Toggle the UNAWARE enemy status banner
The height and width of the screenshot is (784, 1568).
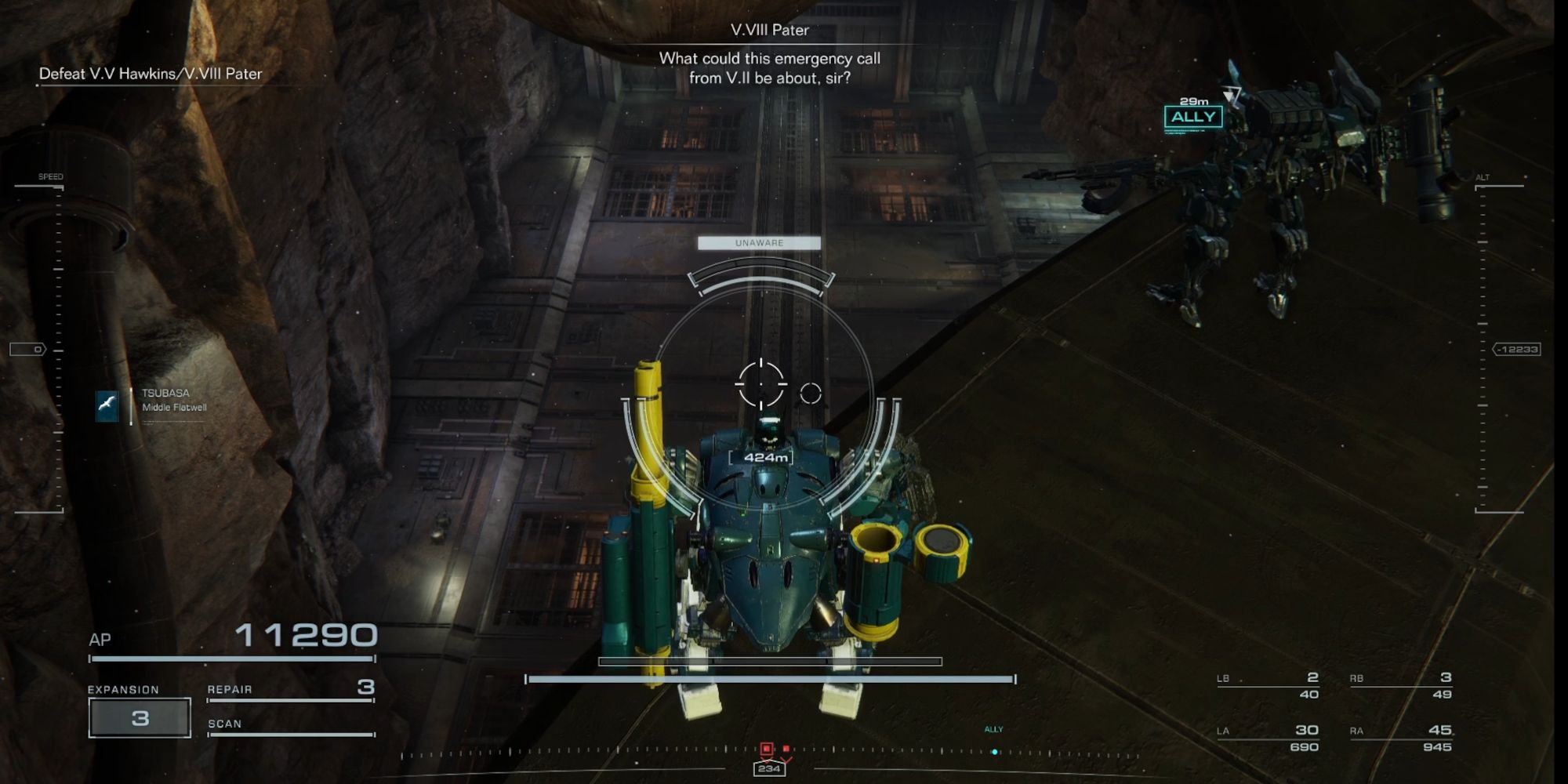759,243
